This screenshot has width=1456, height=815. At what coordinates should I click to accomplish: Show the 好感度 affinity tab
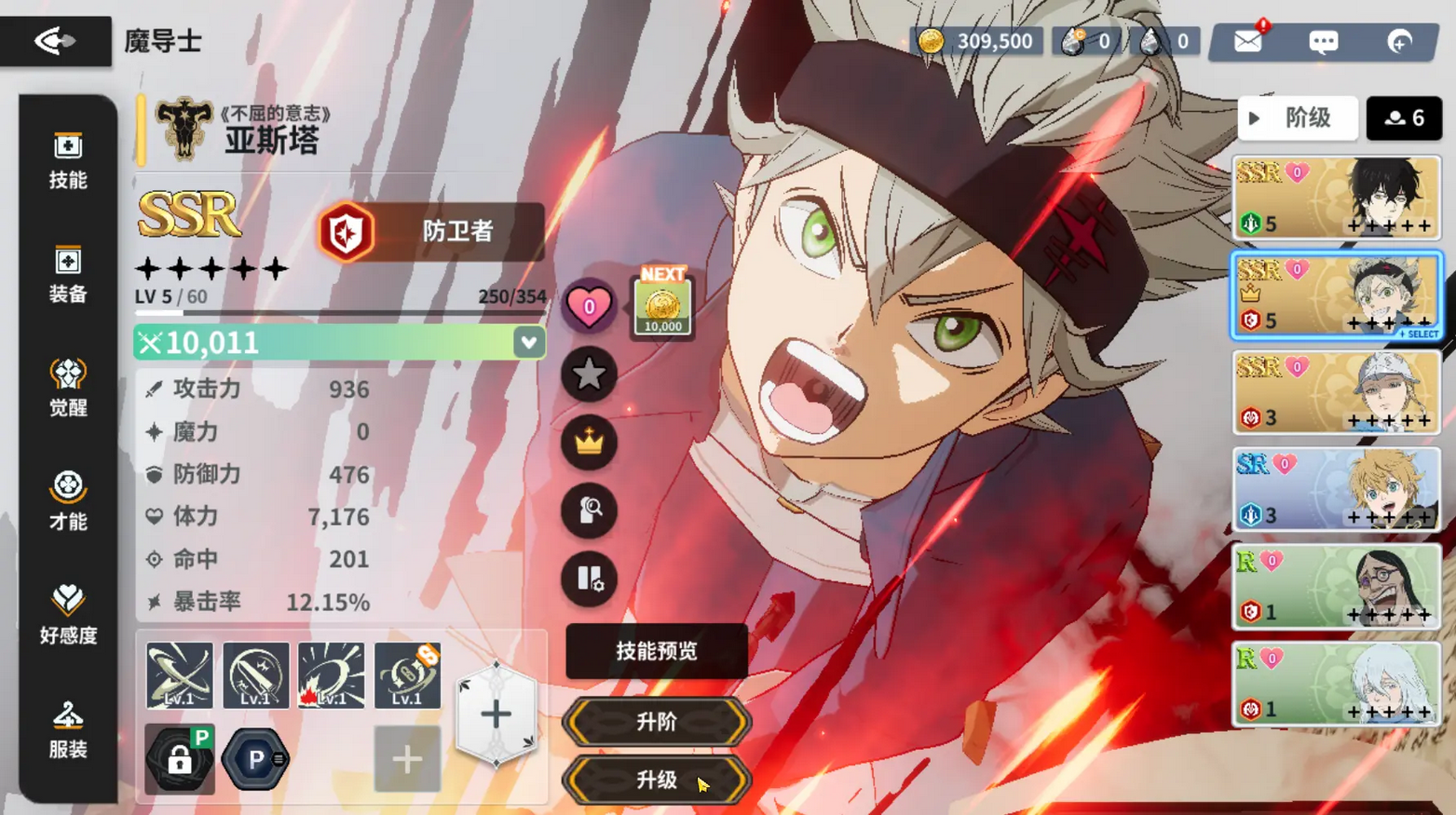click(x=68, y=616)
